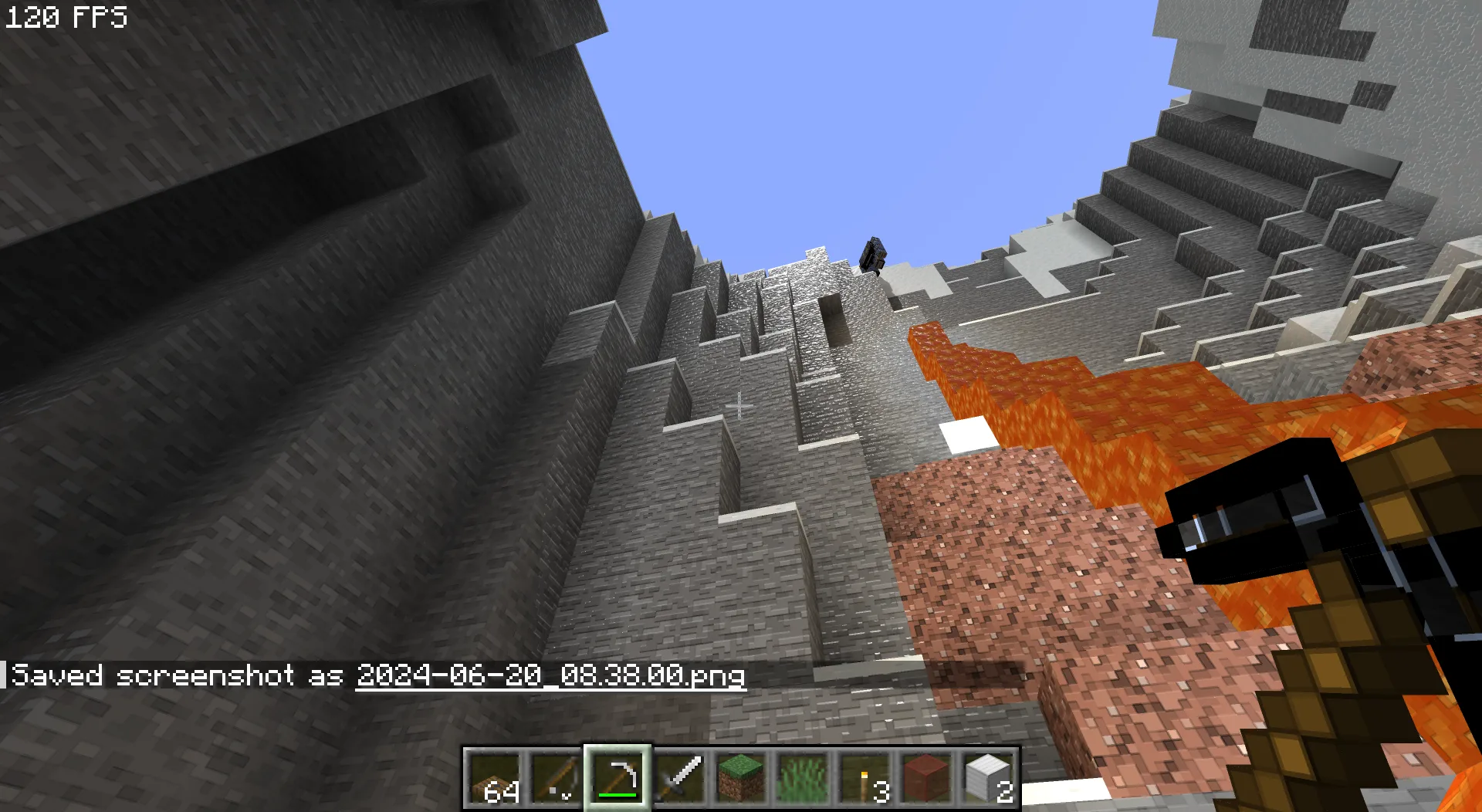This screenshot has width=1482, height=812.
Task: Select the fishing rod hotbar slot
Action: click(x=556, y=777)
